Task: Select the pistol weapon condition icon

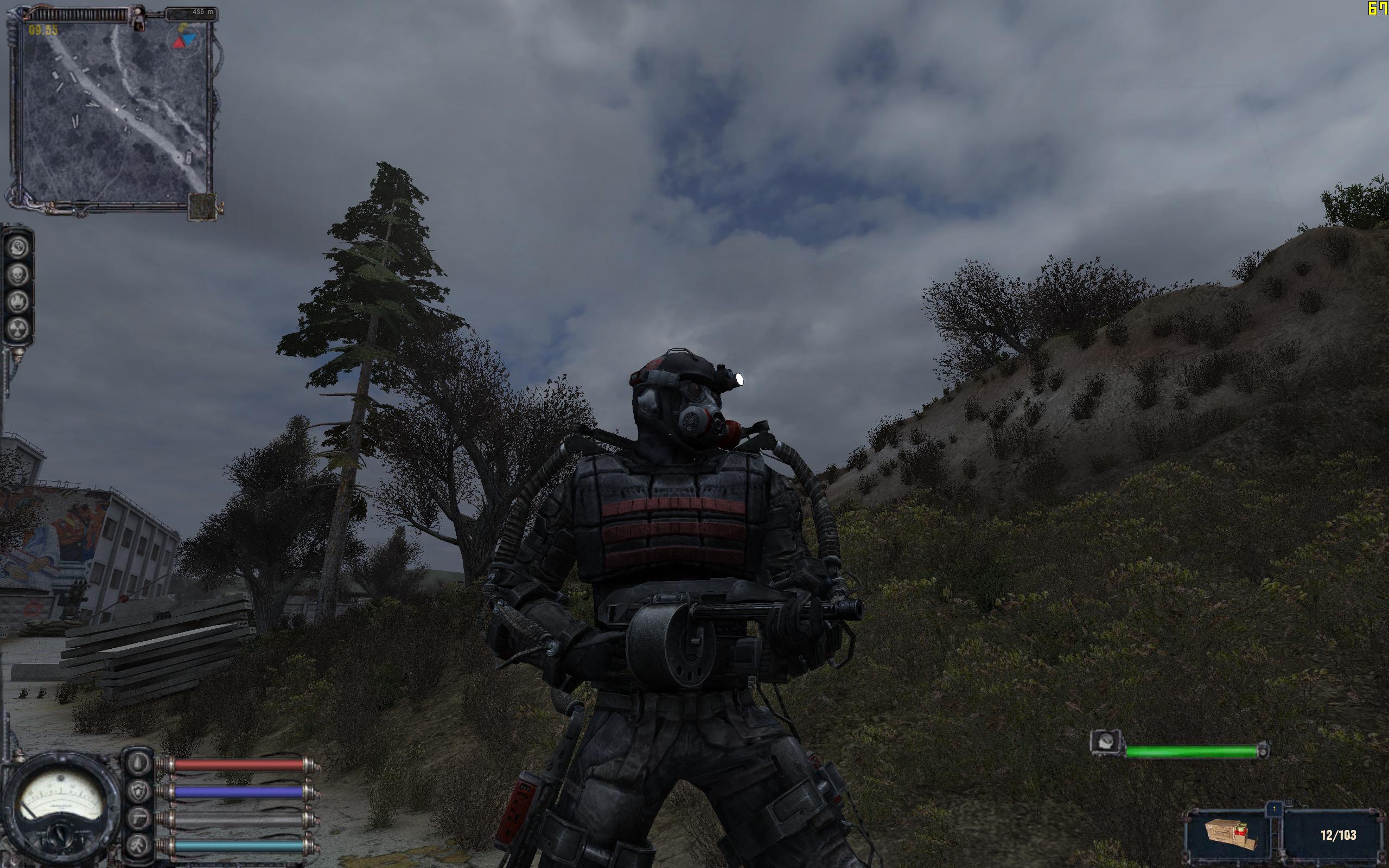Action: pyautogui.click(x=138, y=819)
